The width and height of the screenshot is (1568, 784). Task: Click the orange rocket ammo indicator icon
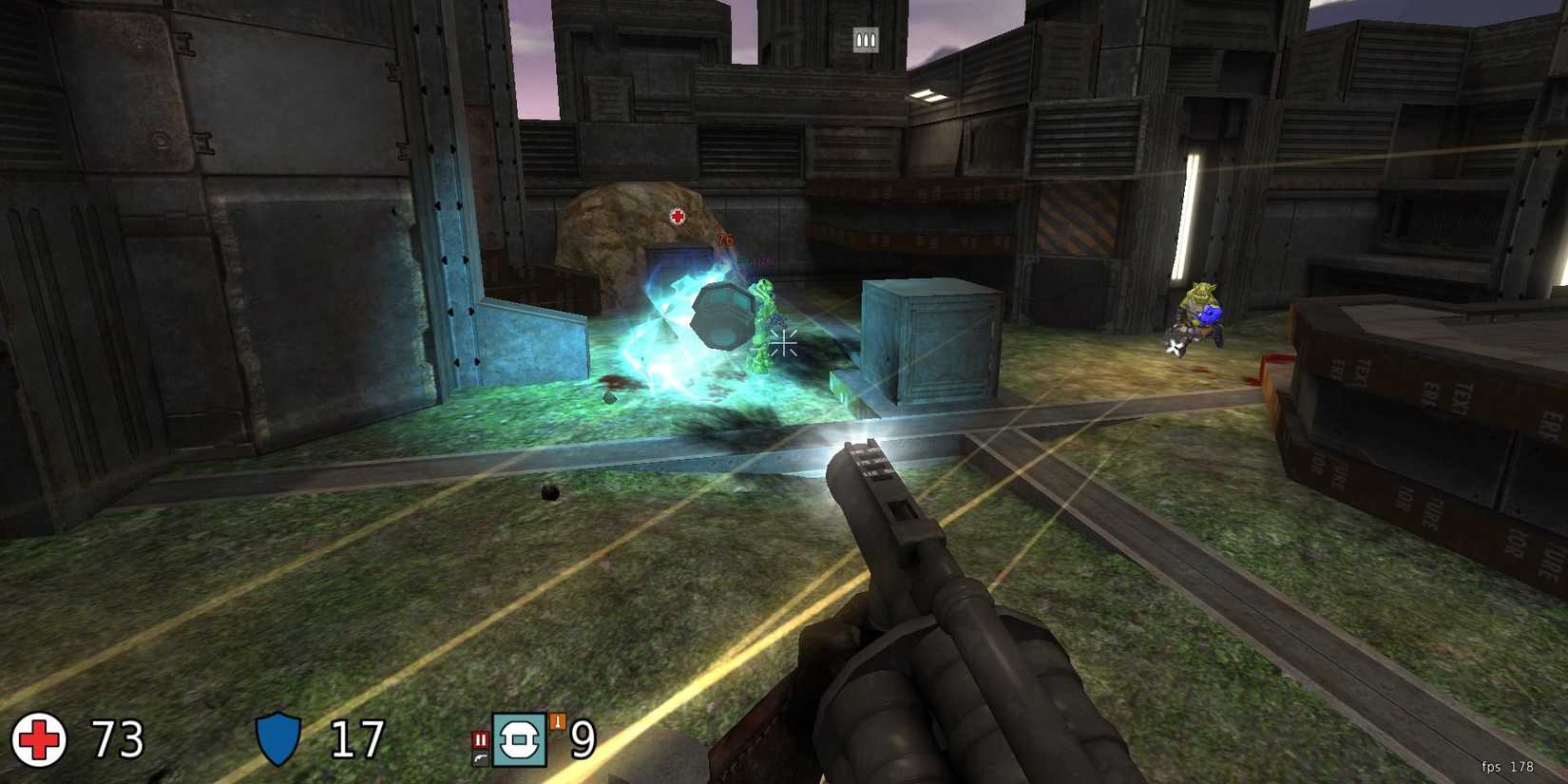558,721
